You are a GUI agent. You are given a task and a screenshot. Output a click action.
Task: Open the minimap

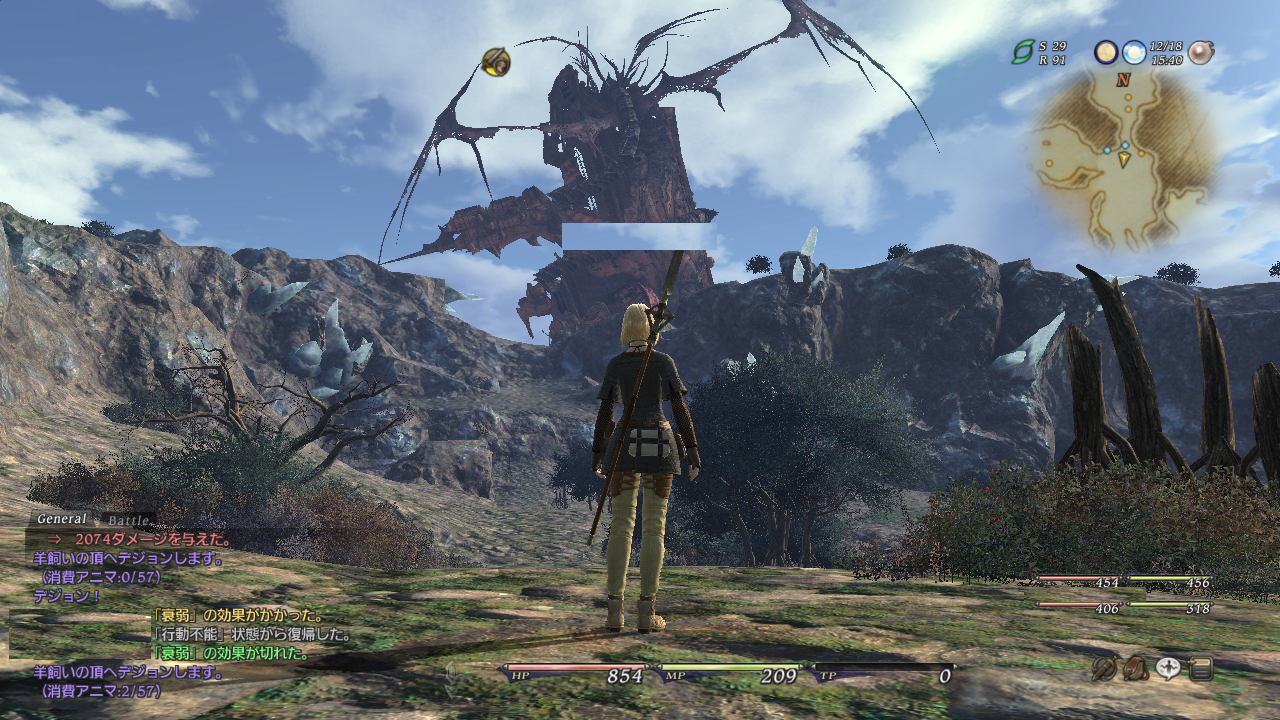click(x=1124, y=160)
